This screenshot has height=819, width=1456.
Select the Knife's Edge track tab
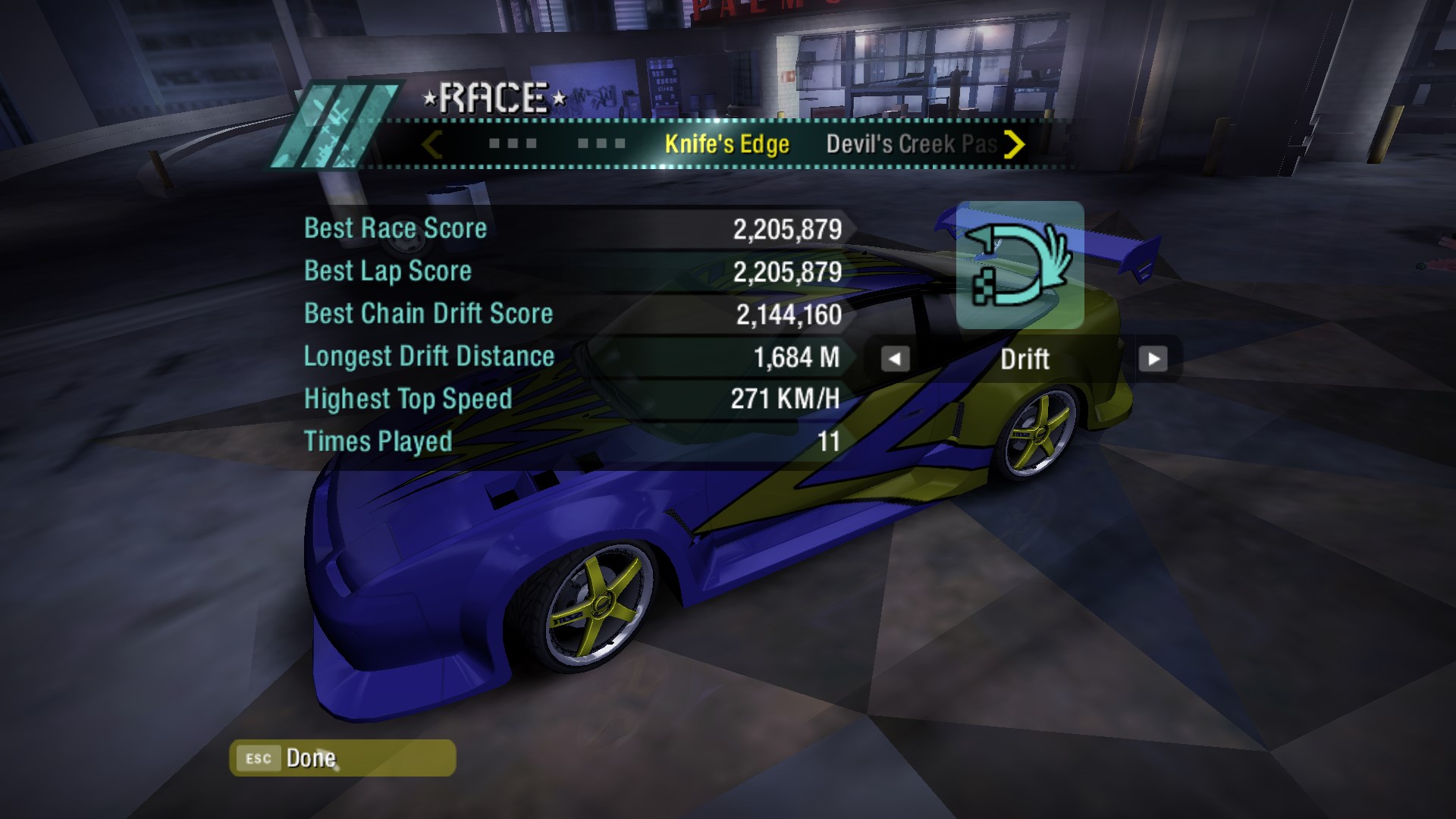click(726, 144)
